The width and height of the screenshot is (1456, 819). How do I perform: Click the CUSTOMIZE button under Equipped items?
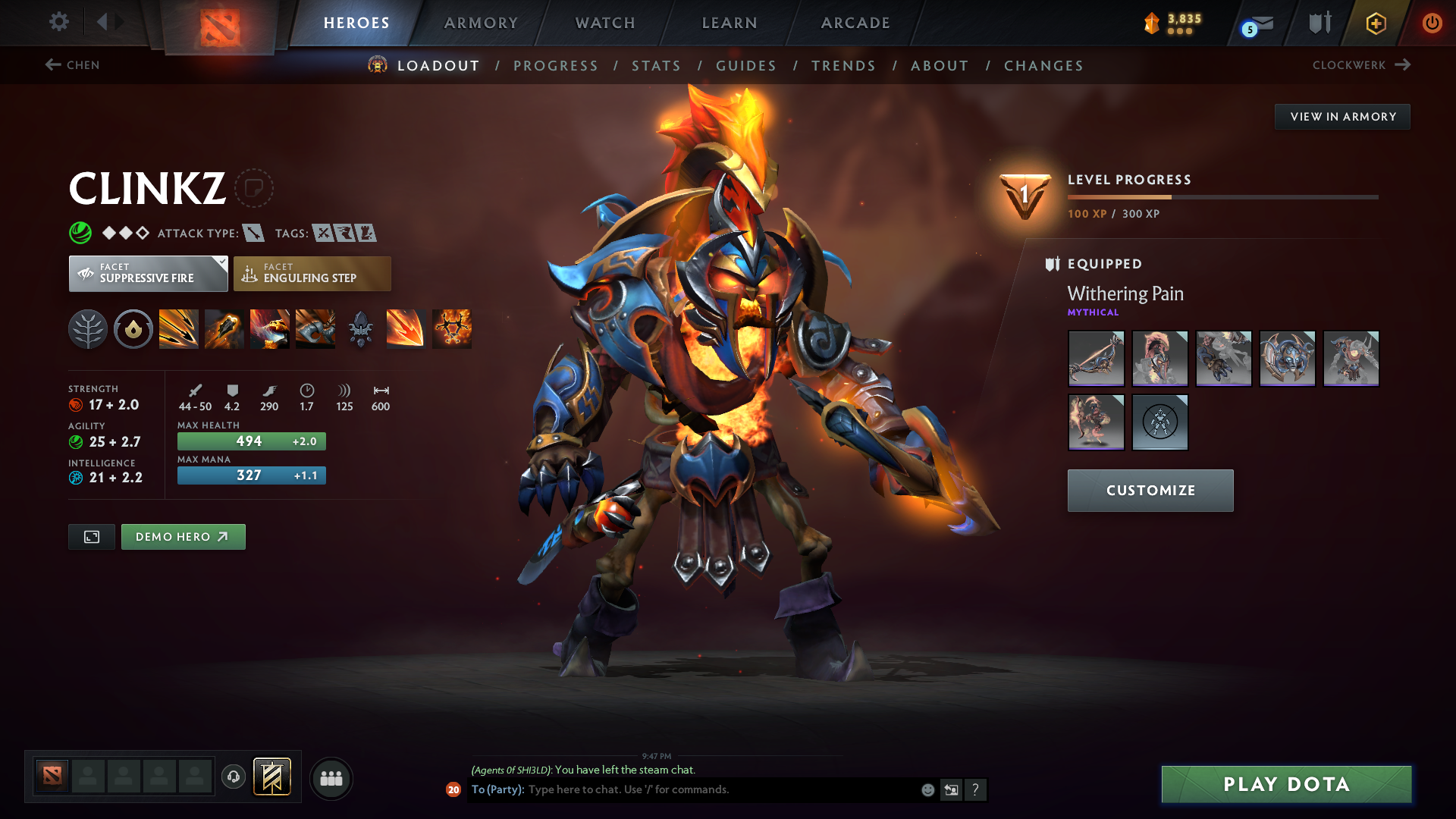[x=1150, y=491]
